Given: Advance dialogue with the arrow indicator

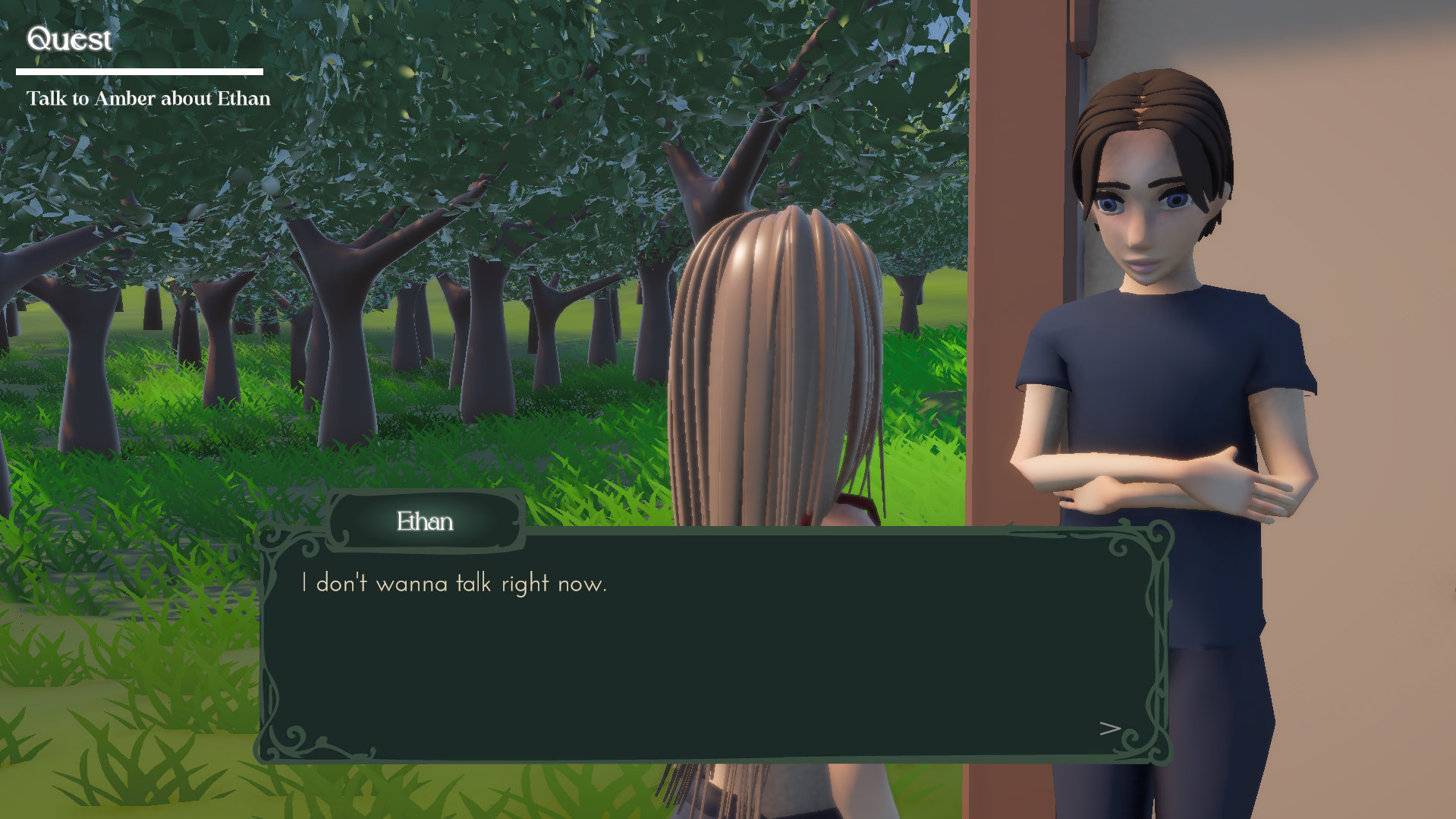Looking at the screenshot, I should [x=1109, y=729].
